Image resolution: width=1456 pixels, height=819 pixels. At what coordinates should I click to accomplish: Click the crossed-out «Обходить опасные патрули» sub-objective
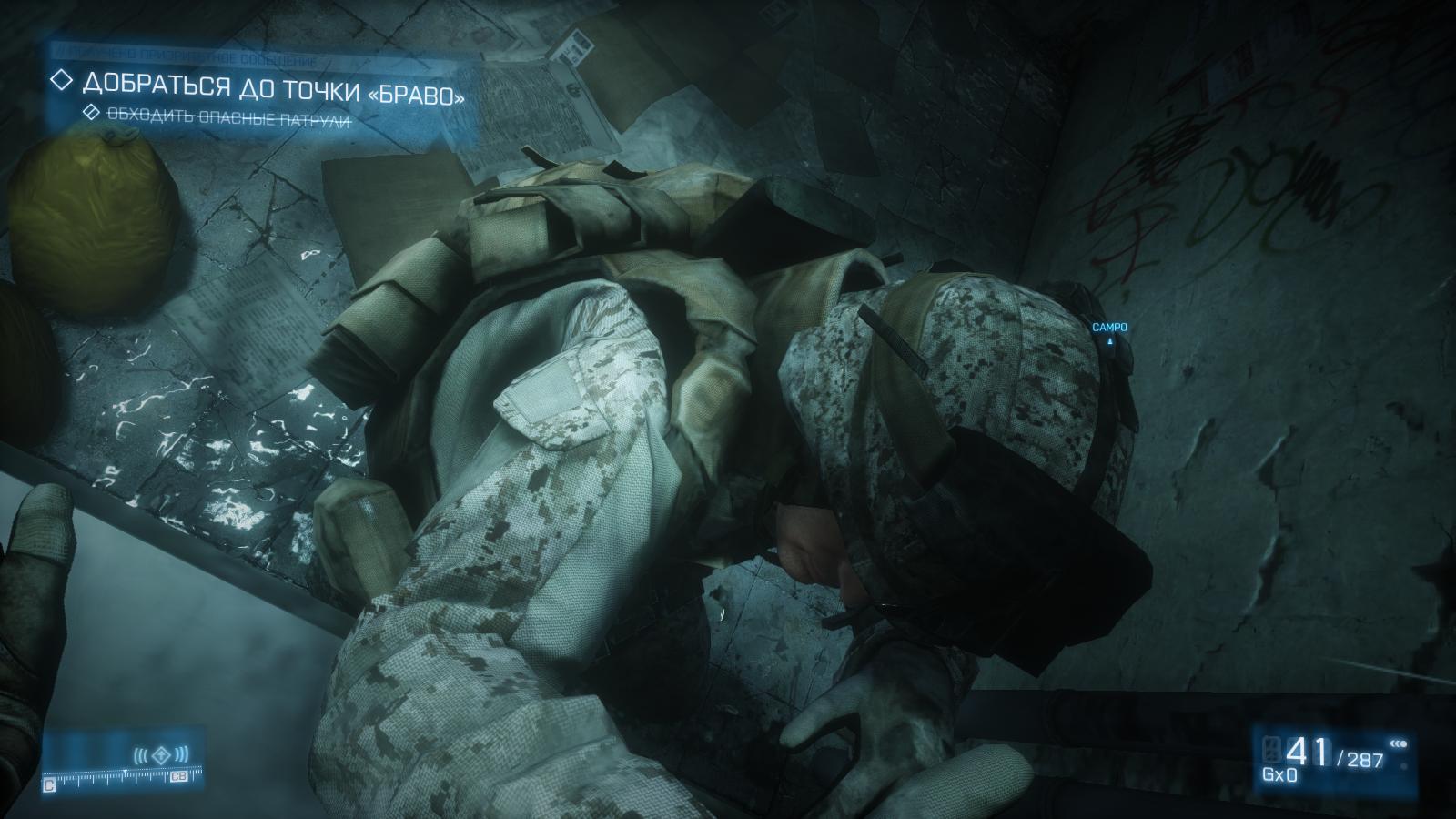click(229, 115)
